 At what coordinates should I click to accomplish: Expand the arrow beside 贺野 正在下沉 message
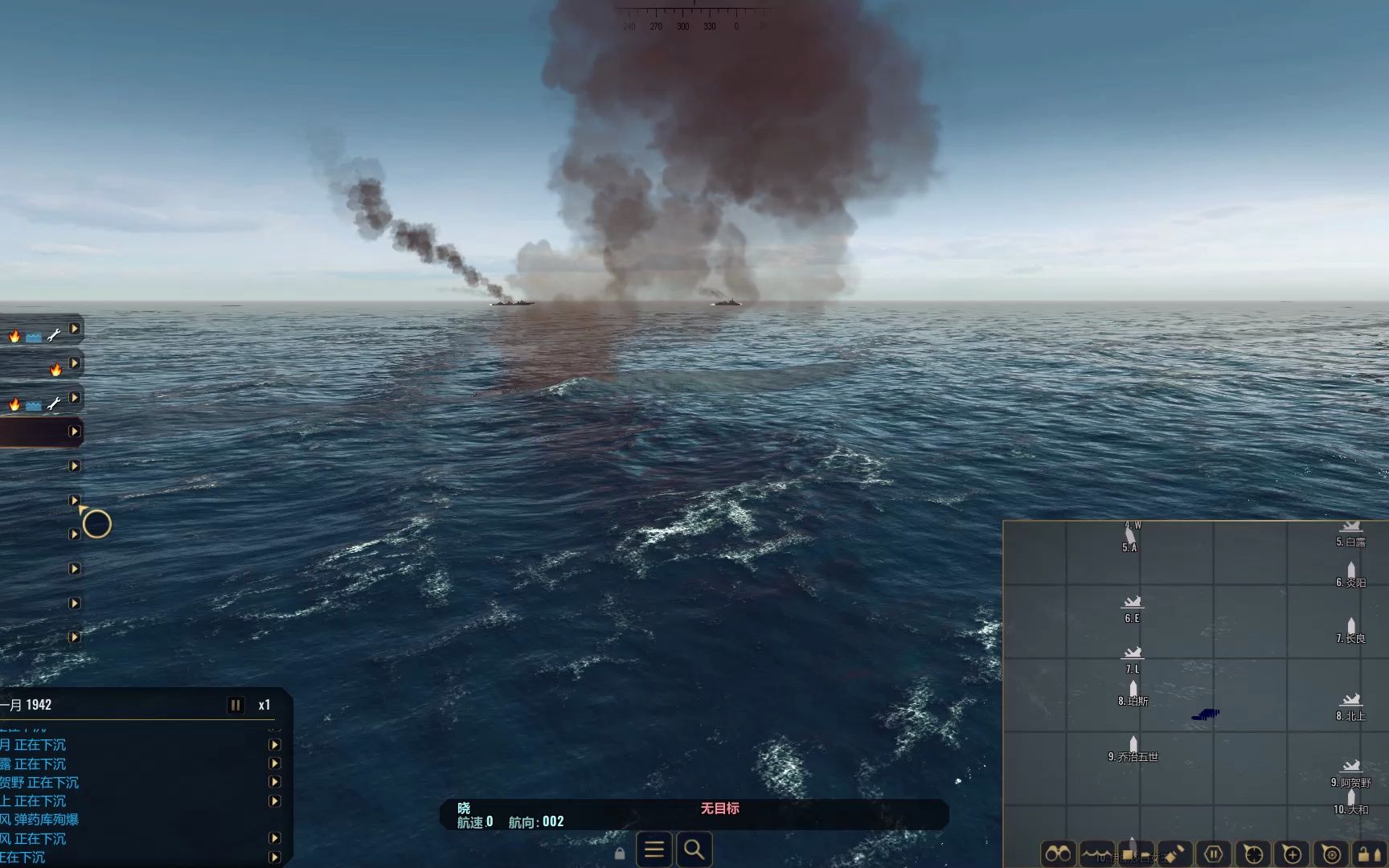(x=275, y=782)
